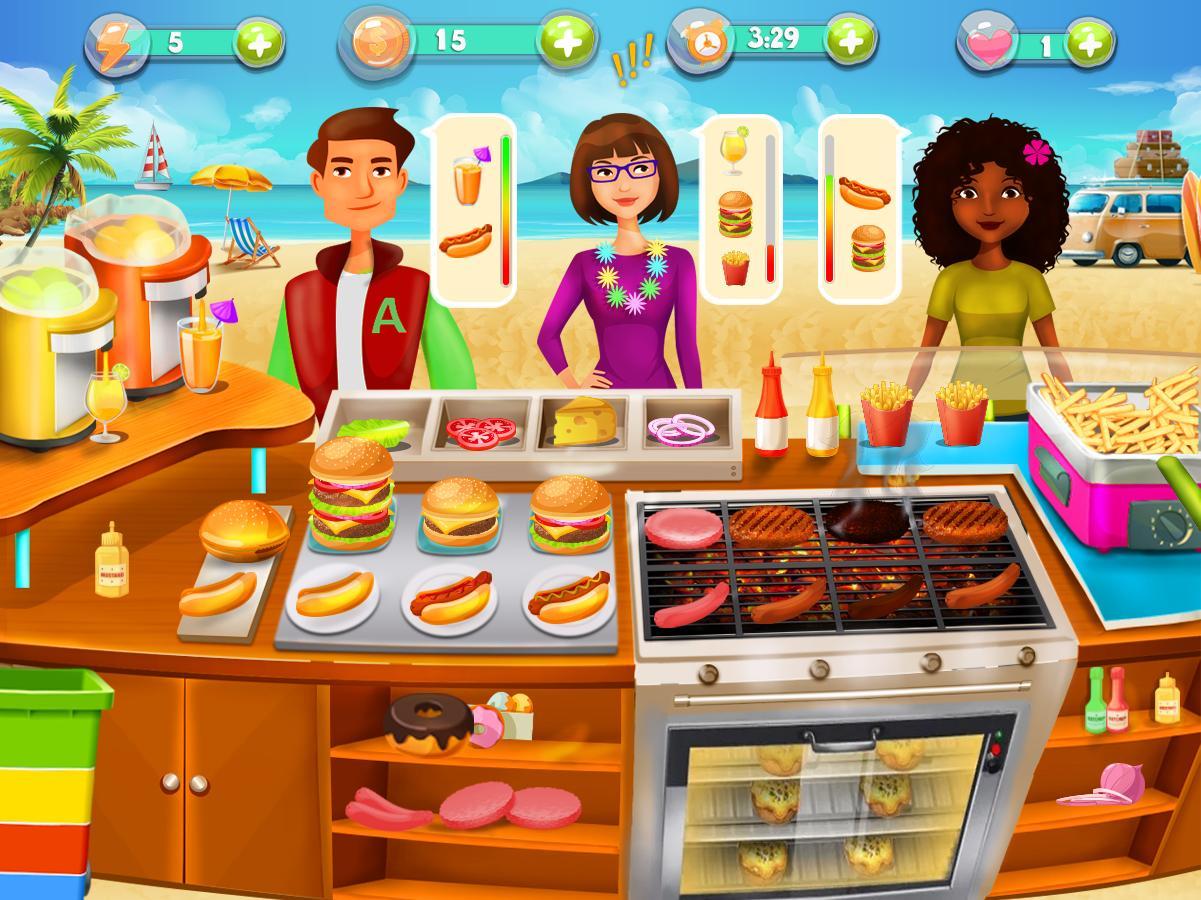Choose the onion rings tray
The height and width of the screenshot is (900, 1201).
coord(682,429)
